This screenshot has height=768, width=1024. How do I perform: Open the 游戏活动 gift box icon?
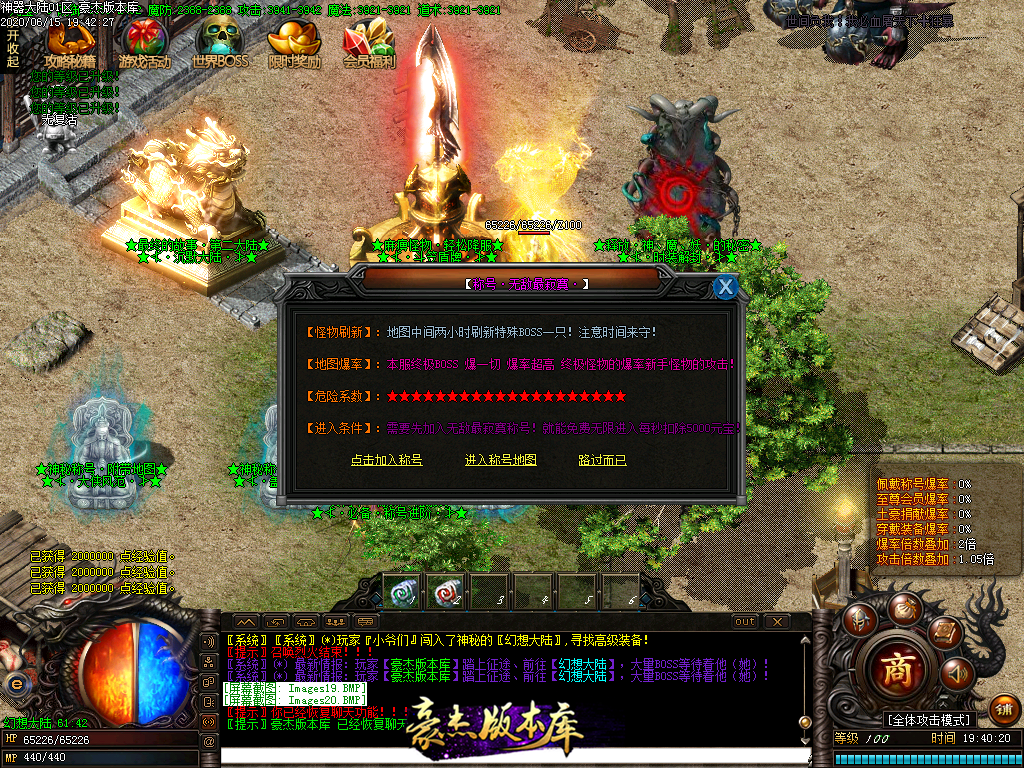point(145,44)
